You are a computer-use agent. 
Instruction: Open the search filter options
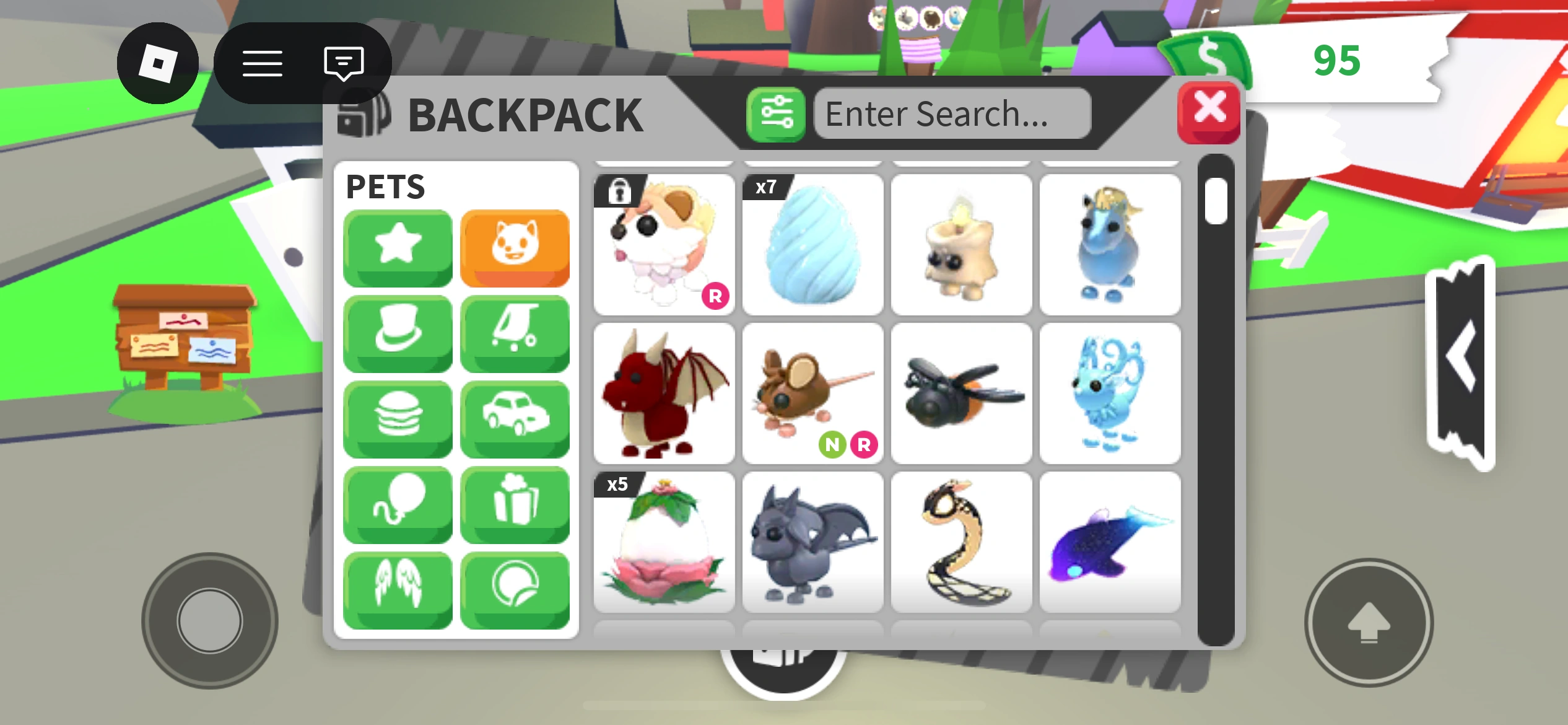coord(777,113)
